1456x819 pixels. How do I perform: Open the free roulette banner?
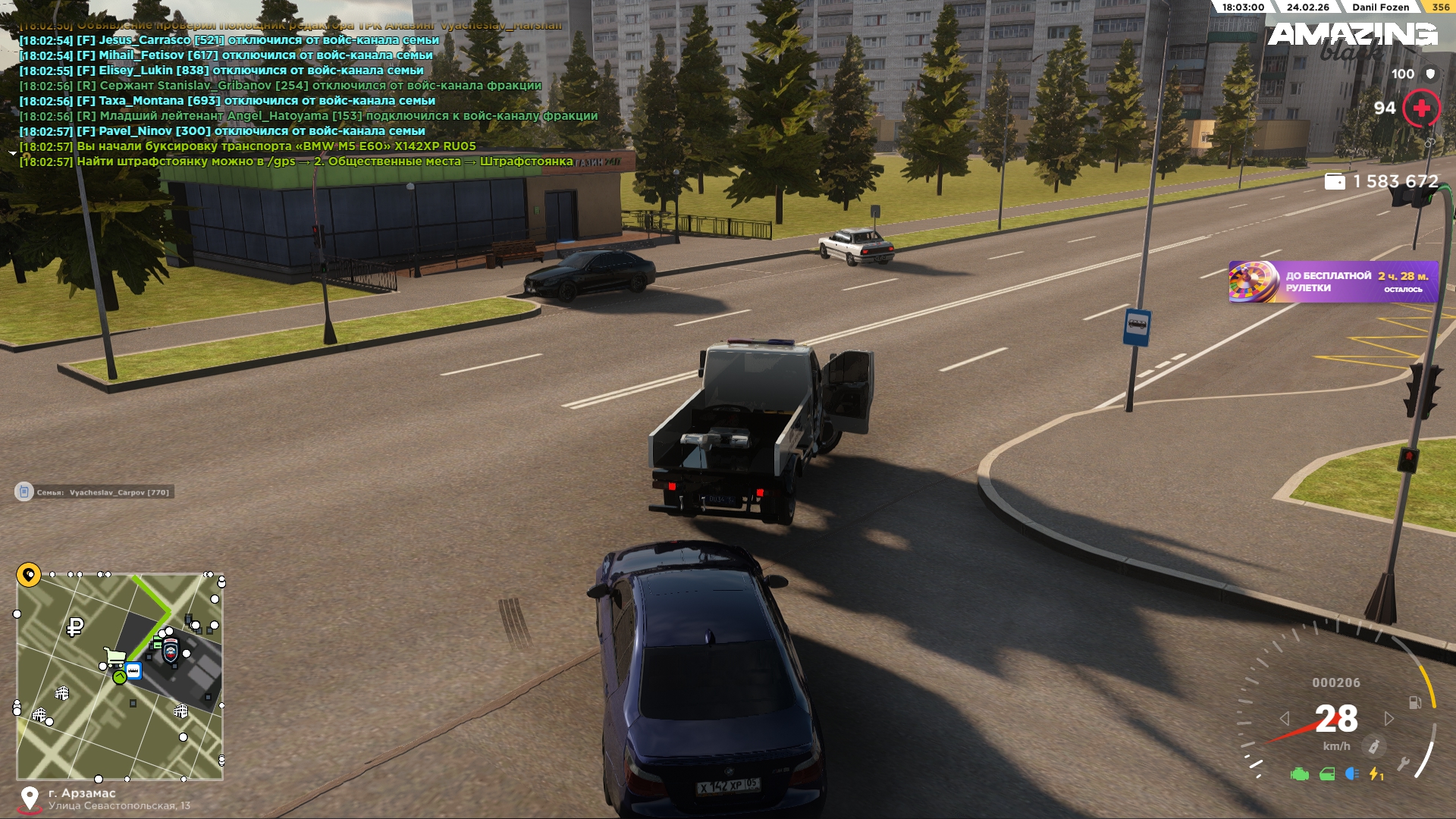(x=1332, y=282)
